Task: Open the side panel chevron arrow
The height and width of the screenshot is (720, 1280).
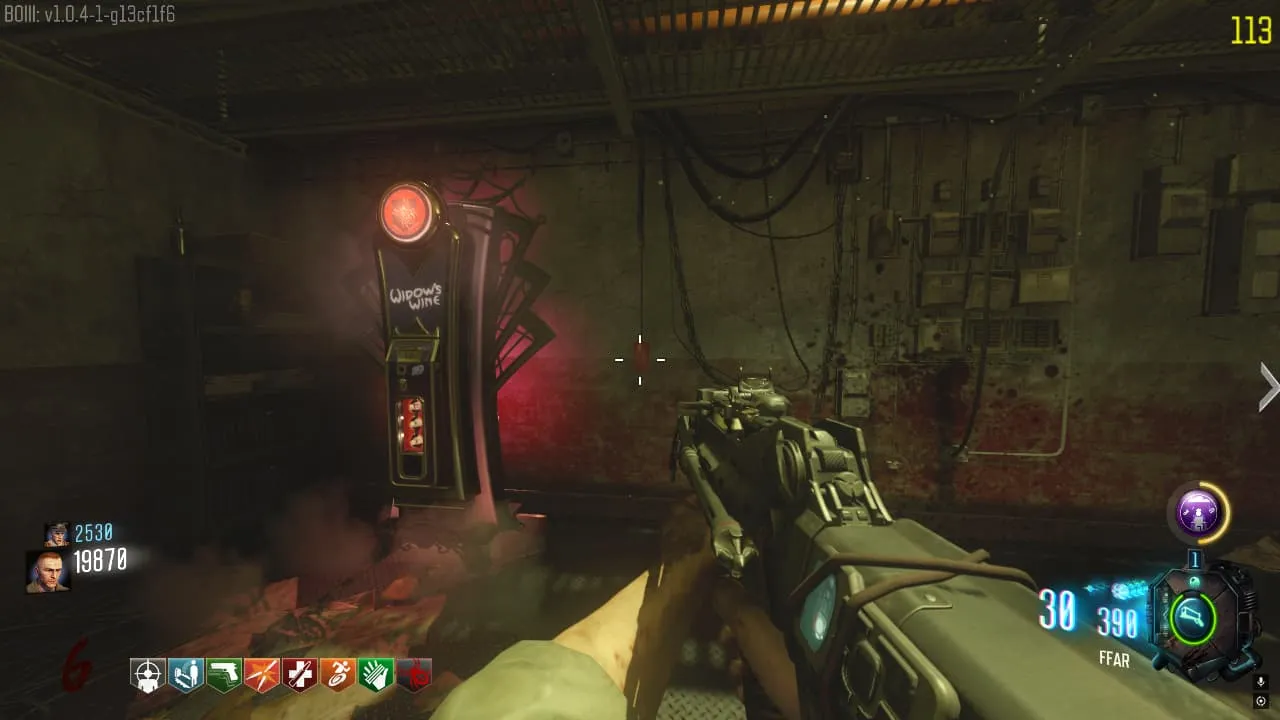Action: click(x=1268, y=387)
